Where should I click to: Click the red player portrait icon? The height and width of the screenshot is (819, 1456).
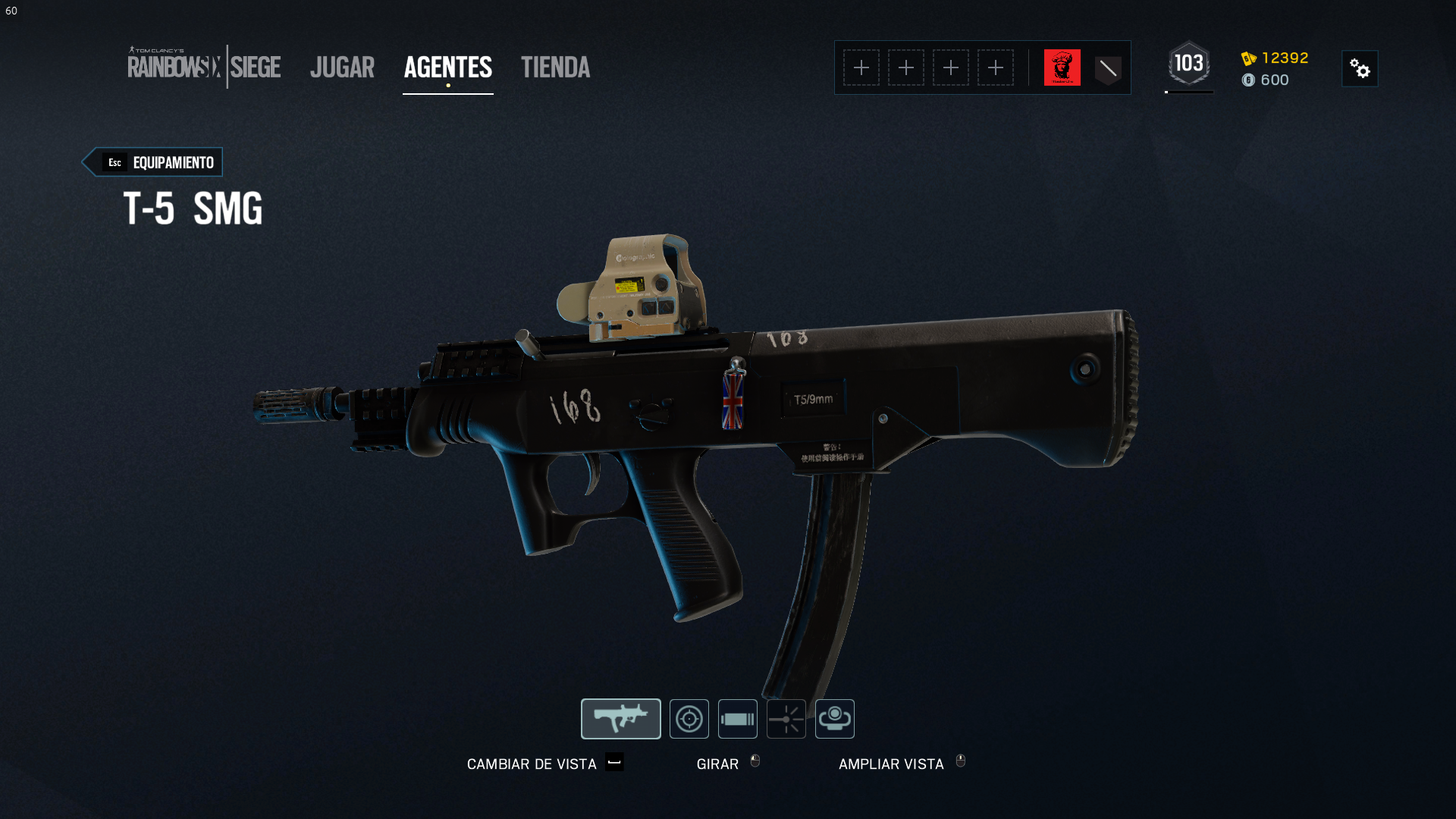coord(1062,67)
